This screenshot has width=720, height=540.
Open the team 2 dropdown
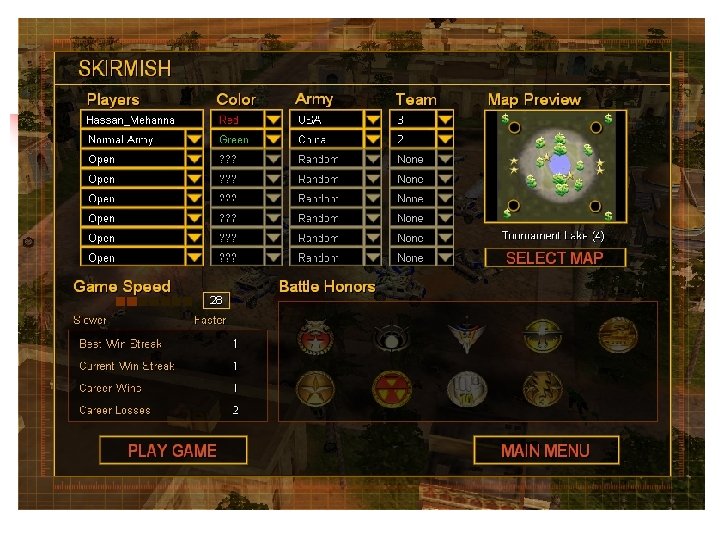(x=445, y=140)
